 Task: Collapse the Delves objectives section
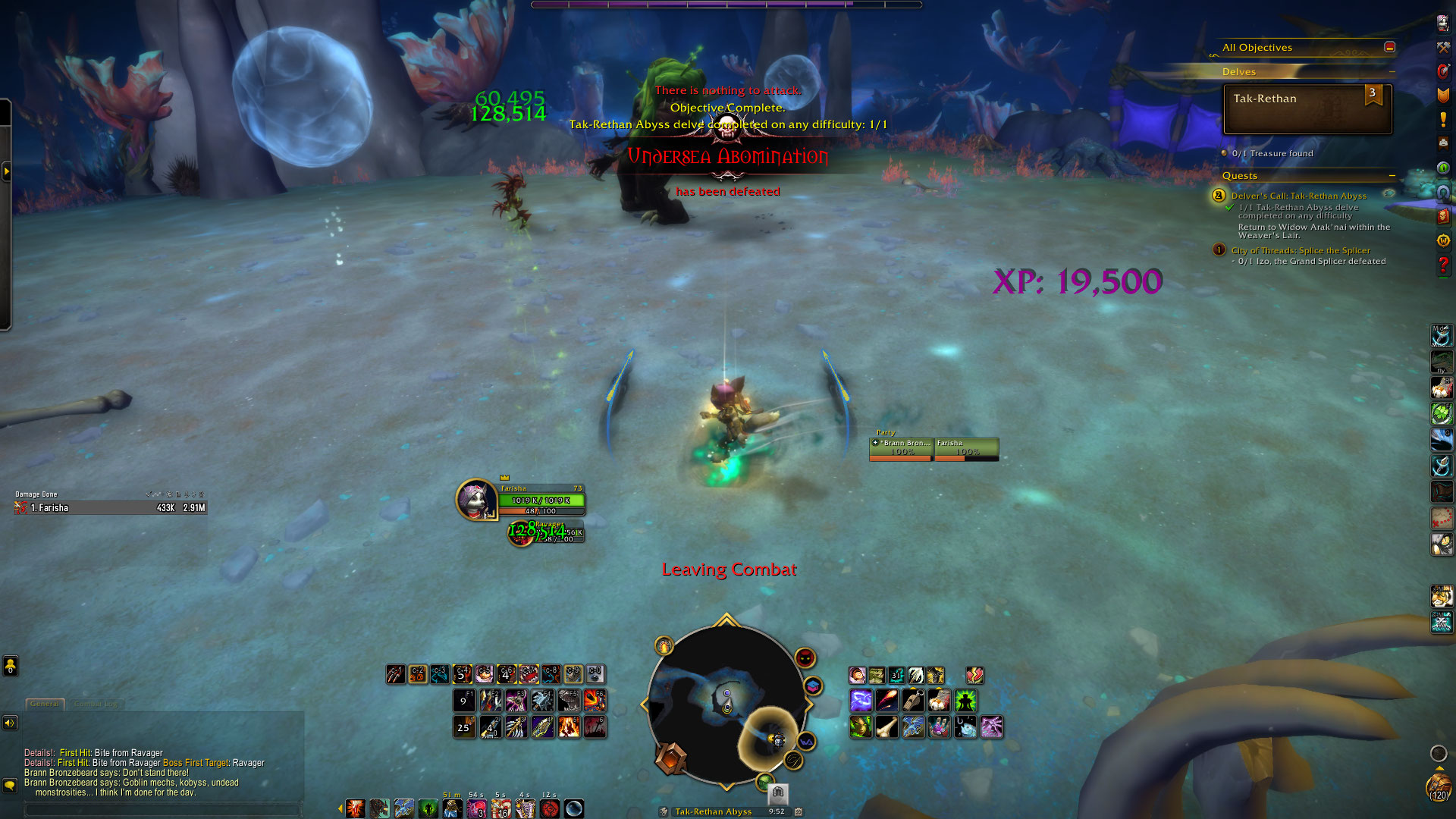click(x=1392, y=72)
